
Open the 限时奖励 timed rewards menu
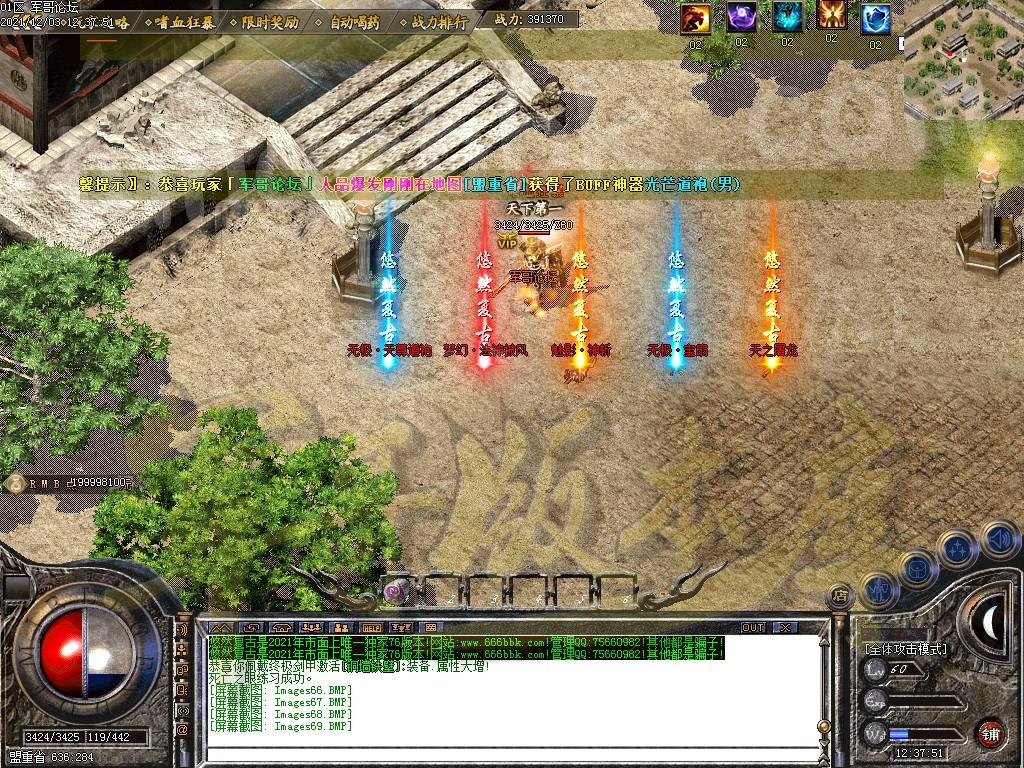coord(270,21)
